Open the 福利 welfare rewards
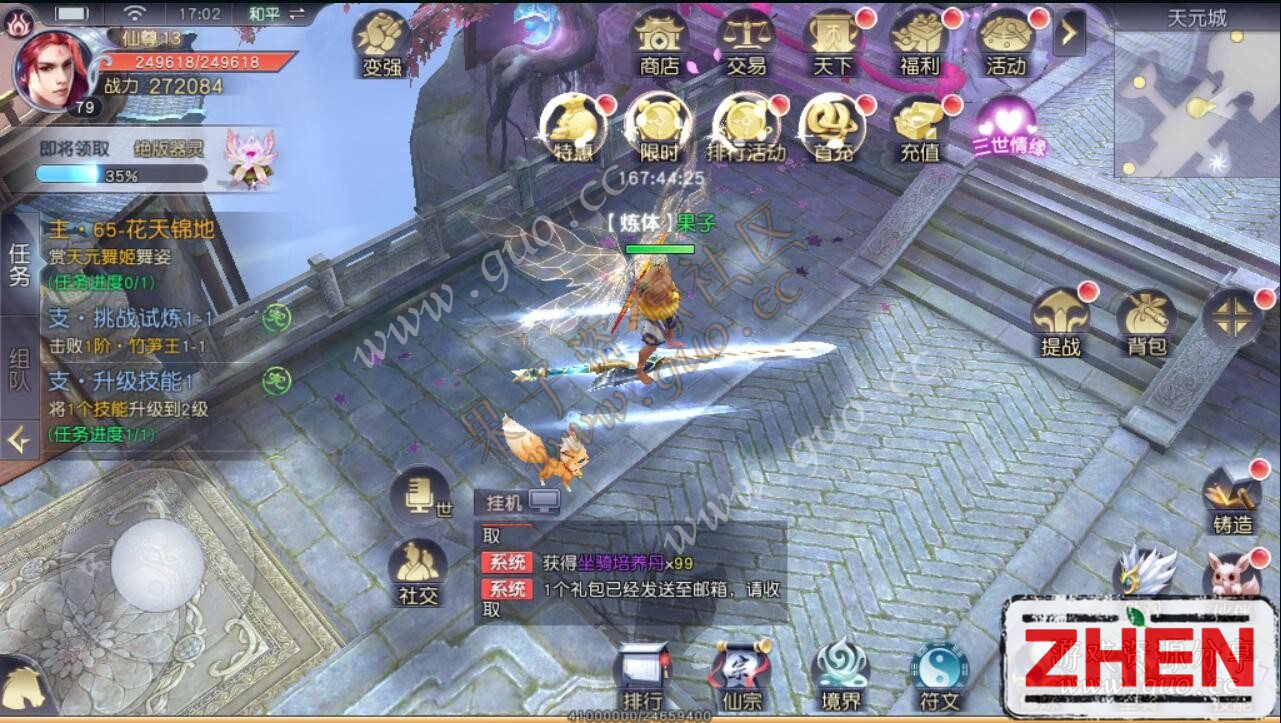The width and height of the screenshot is (1281, 723). 919,43
